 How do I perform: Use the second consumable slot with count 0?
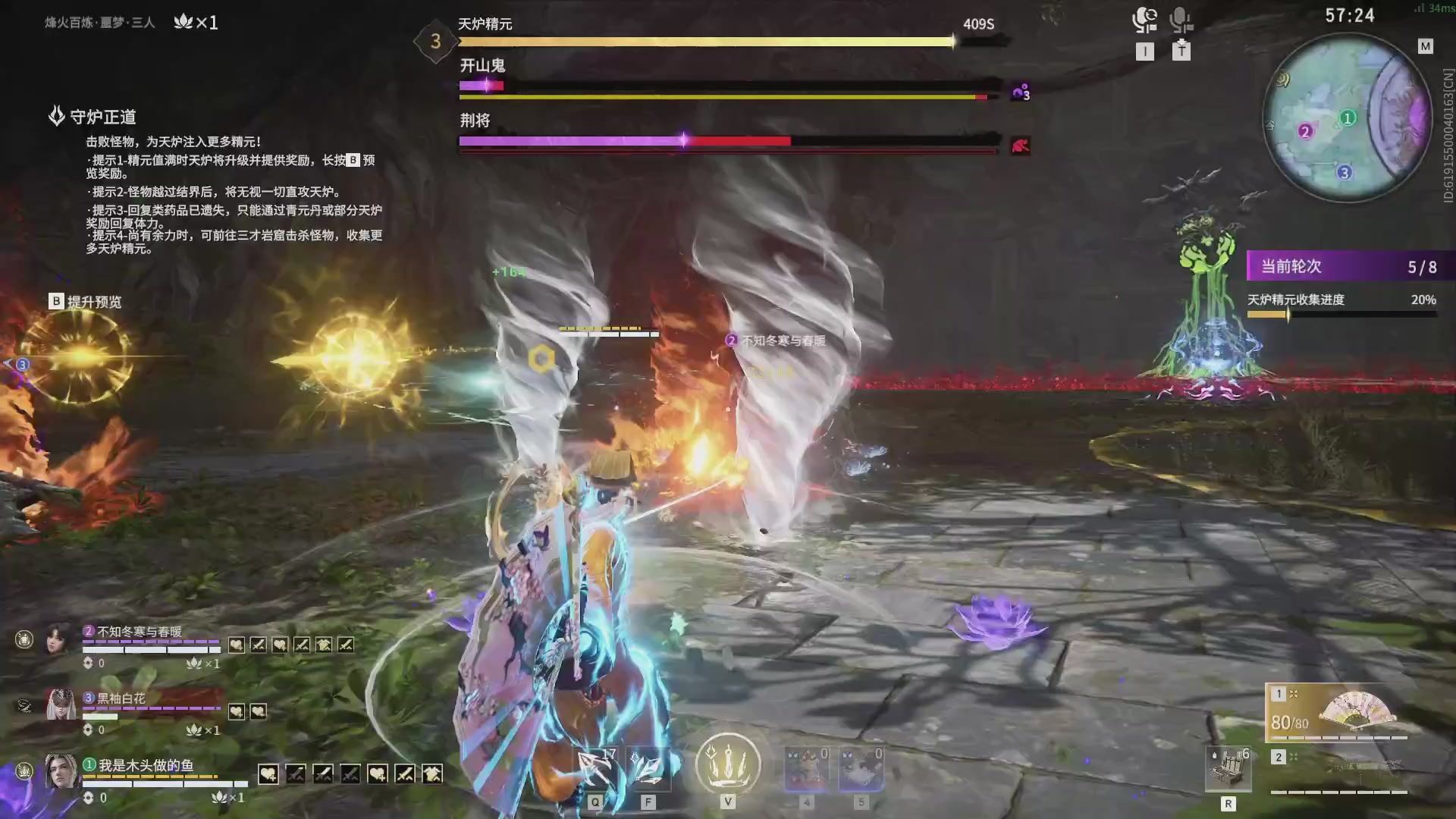[x=861, y=769]
